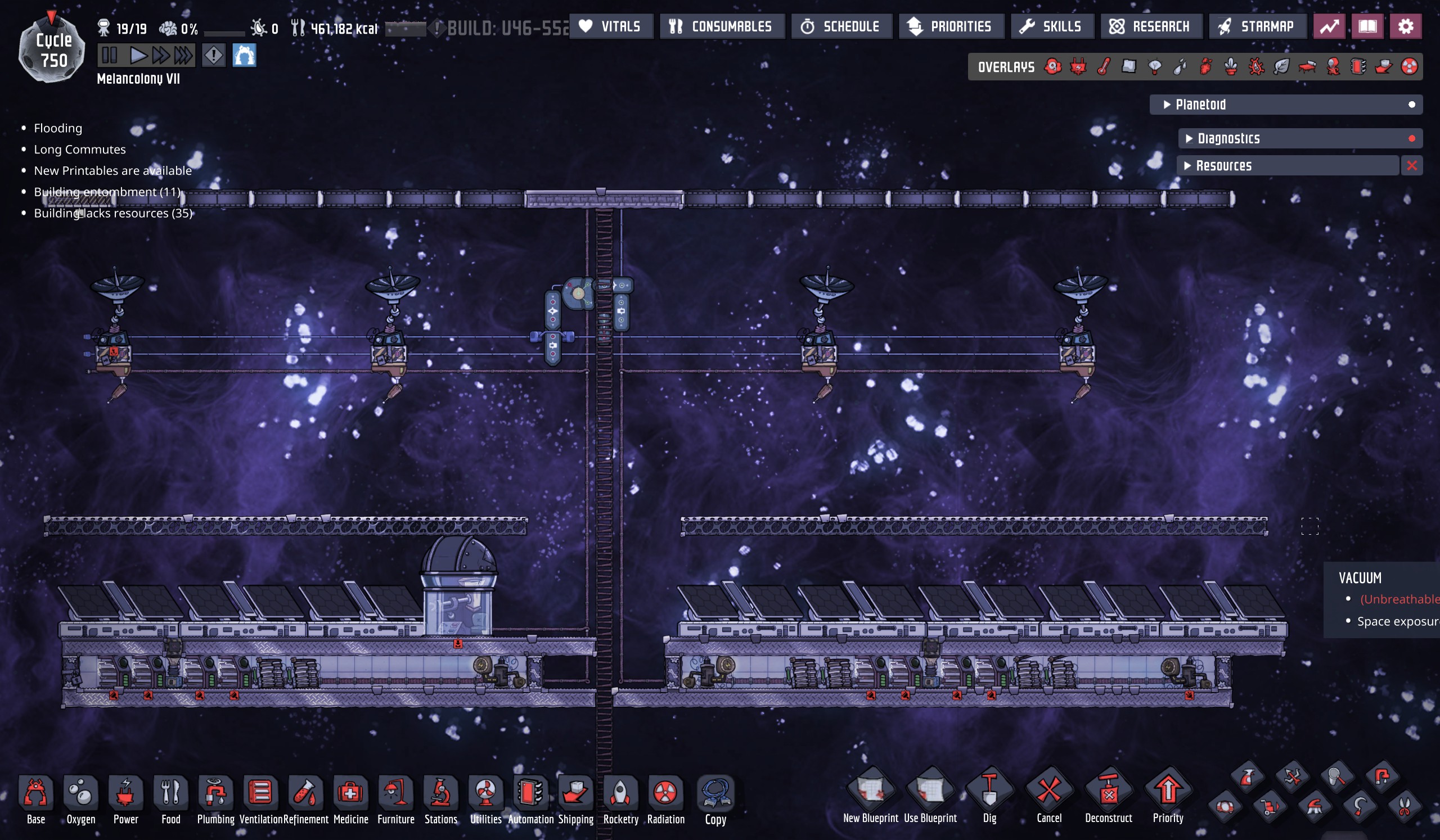Open the Consumables screen
Image resolution: width=1440 pixels, height=840 pixels.
[721, 26]
